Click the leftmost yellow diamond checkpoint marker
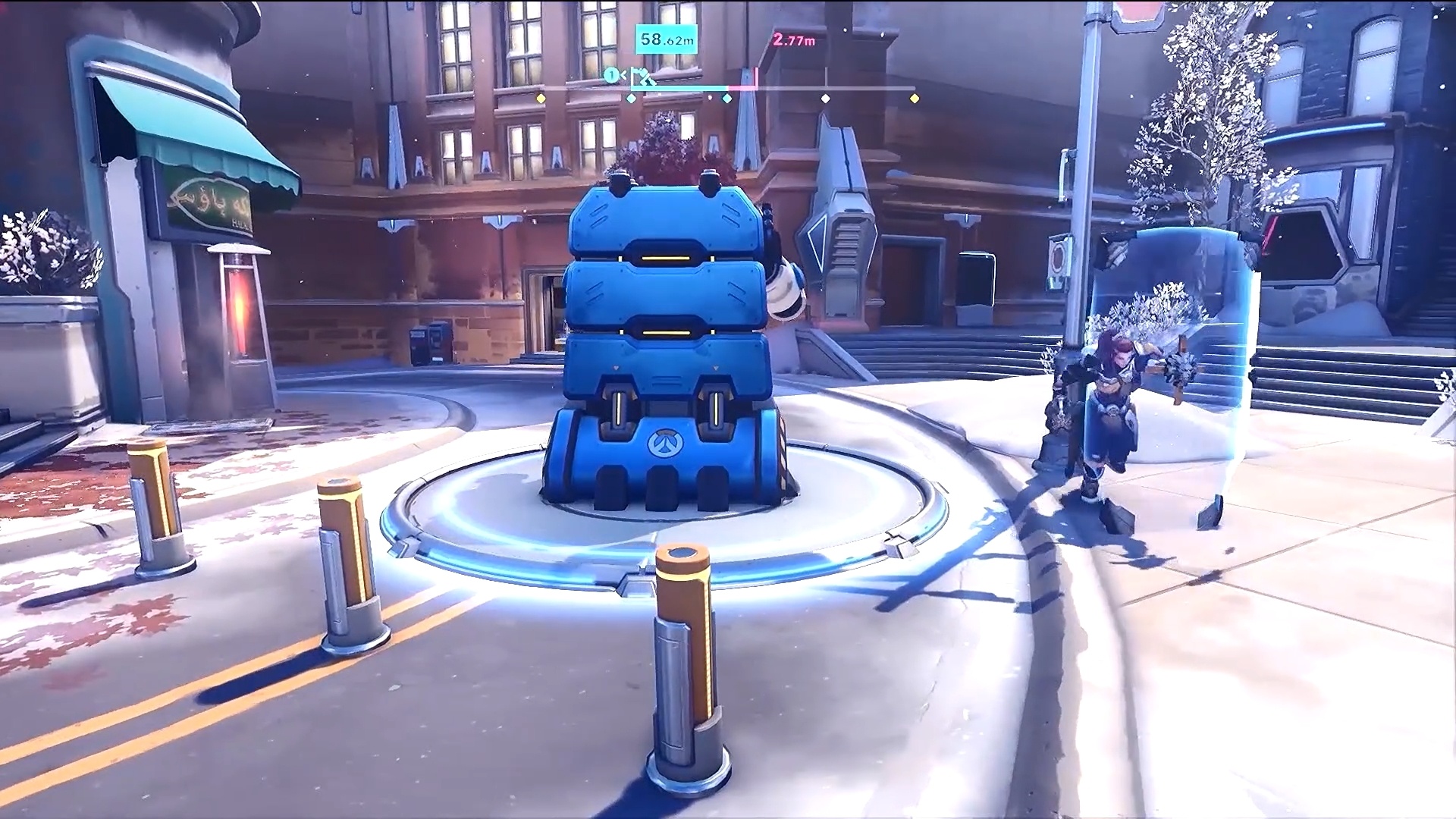 coord(541,97)
